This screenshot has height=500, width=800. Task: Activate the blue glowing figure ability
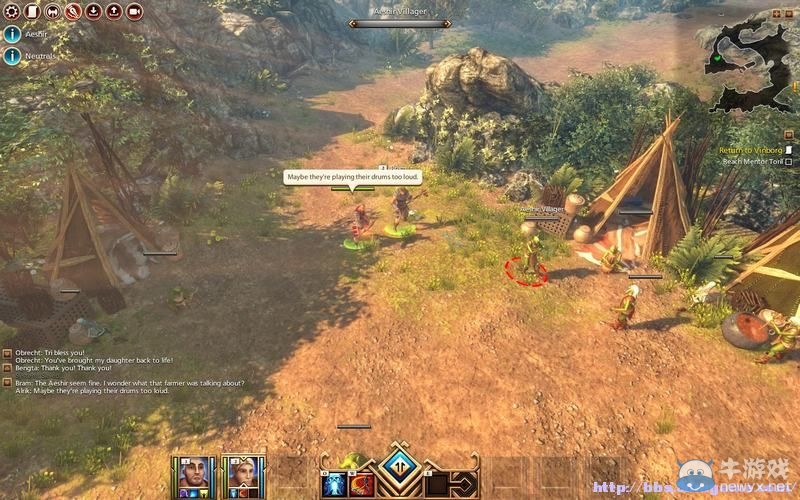(334, 485)
